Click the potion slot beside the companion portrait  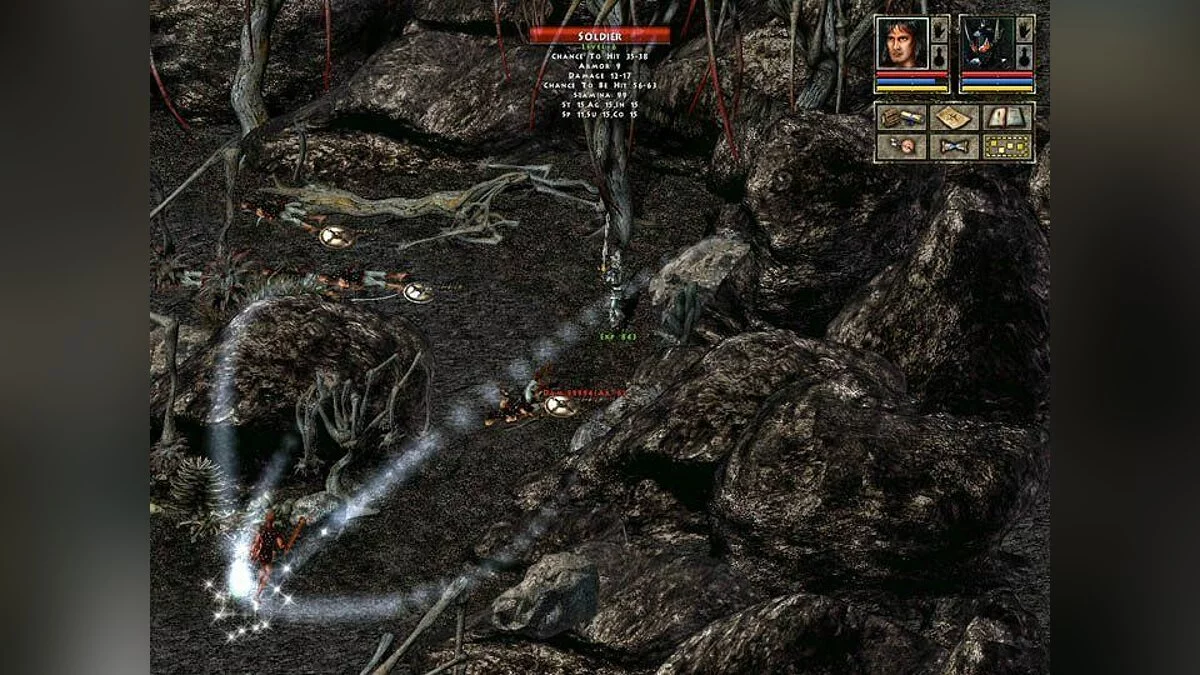point(1023,55)
